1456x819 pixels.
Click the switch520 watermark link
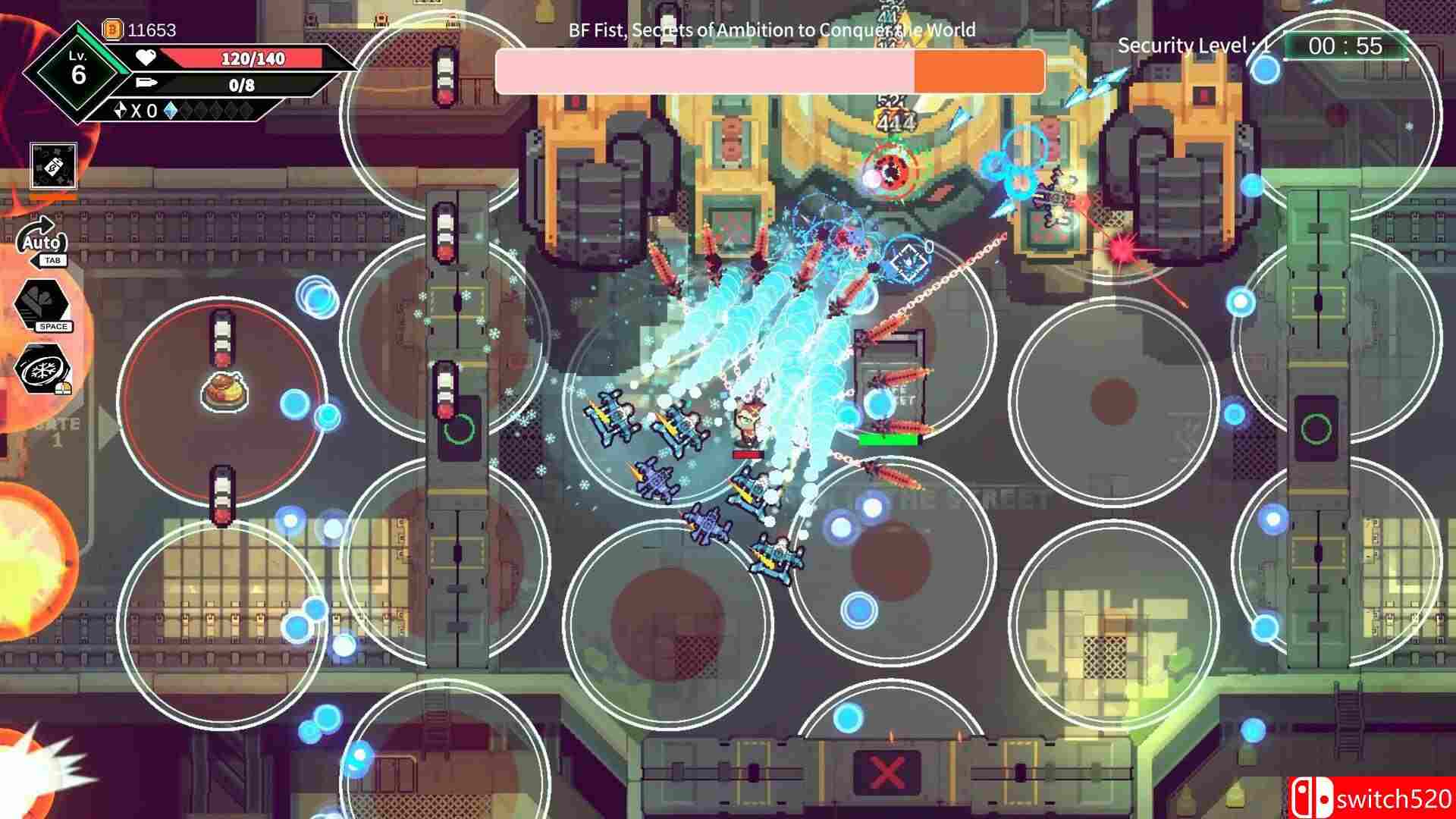[x=1395, y=798]
